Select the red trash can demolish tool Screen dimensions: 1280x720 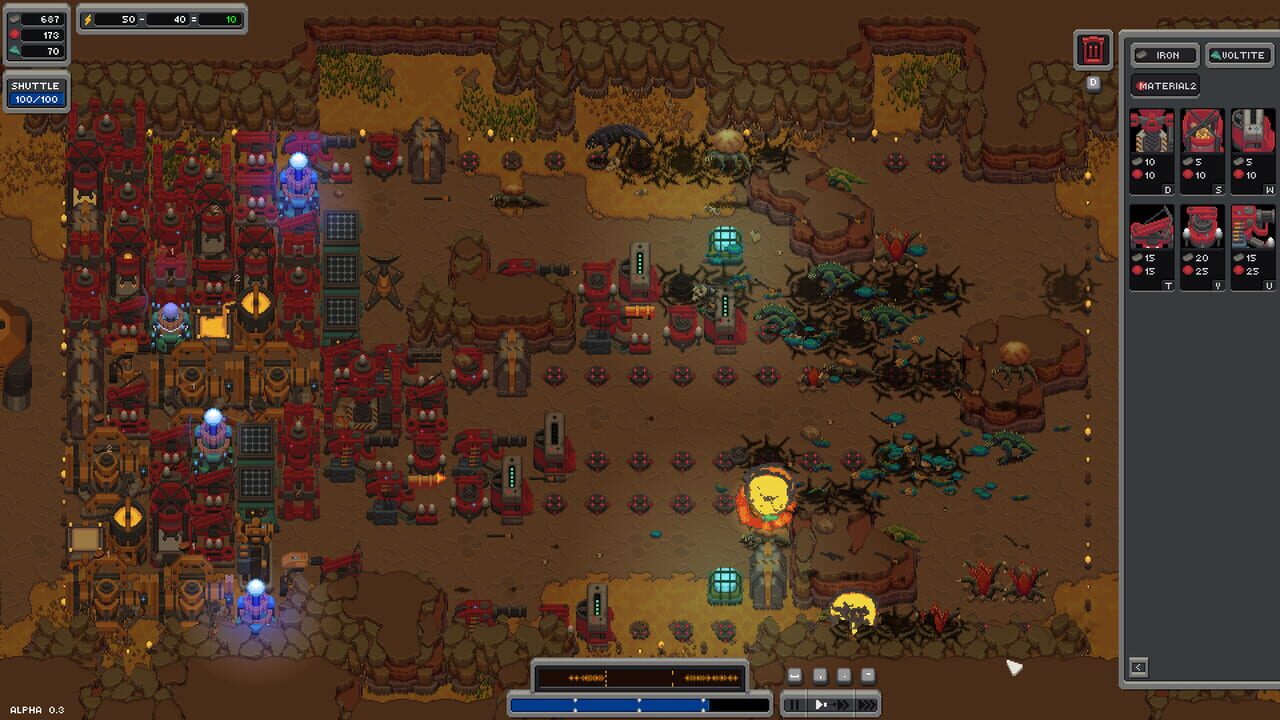1093,49
